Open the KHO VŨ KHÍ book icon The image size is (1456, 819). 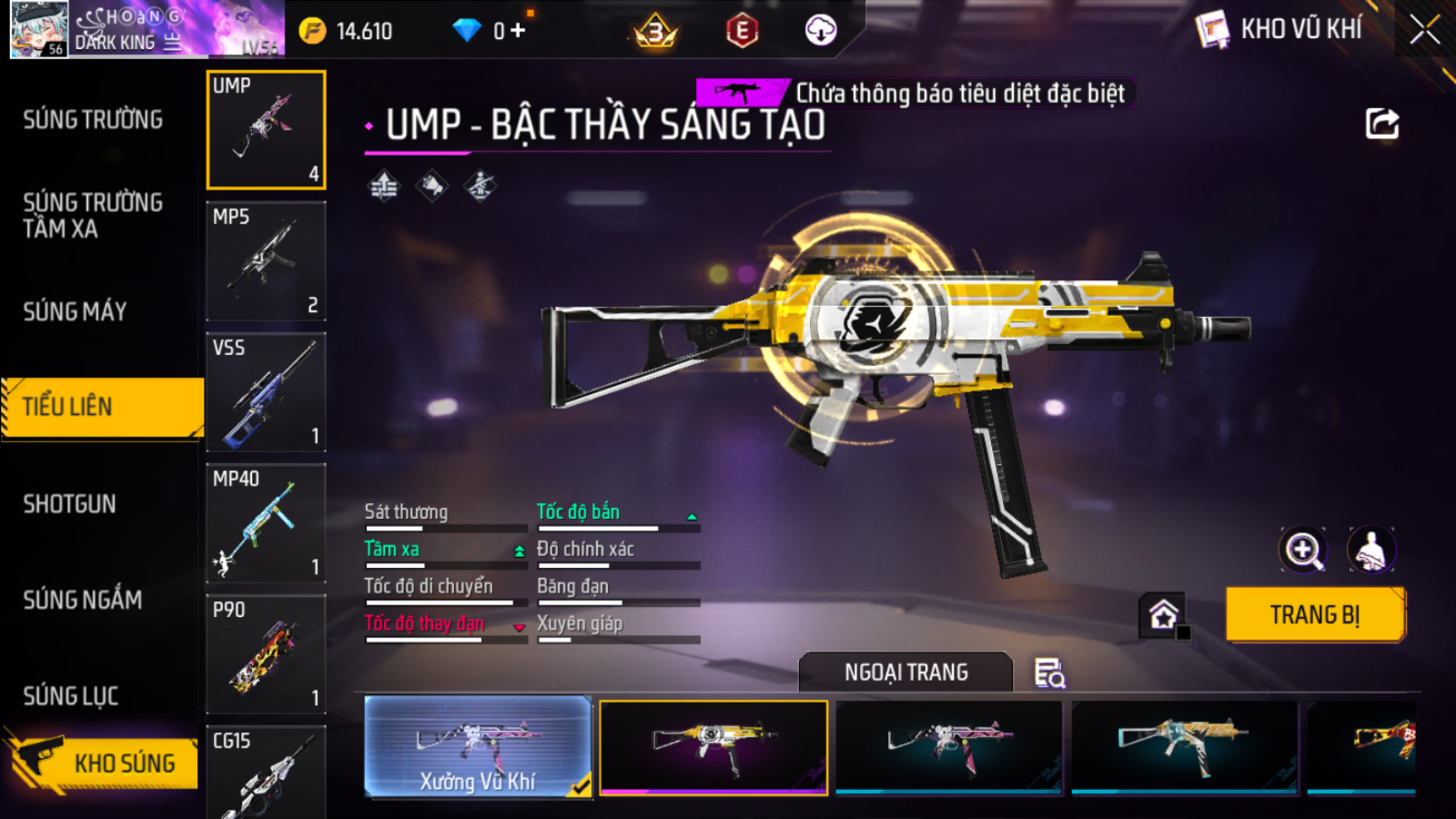tap(1212, 30)
